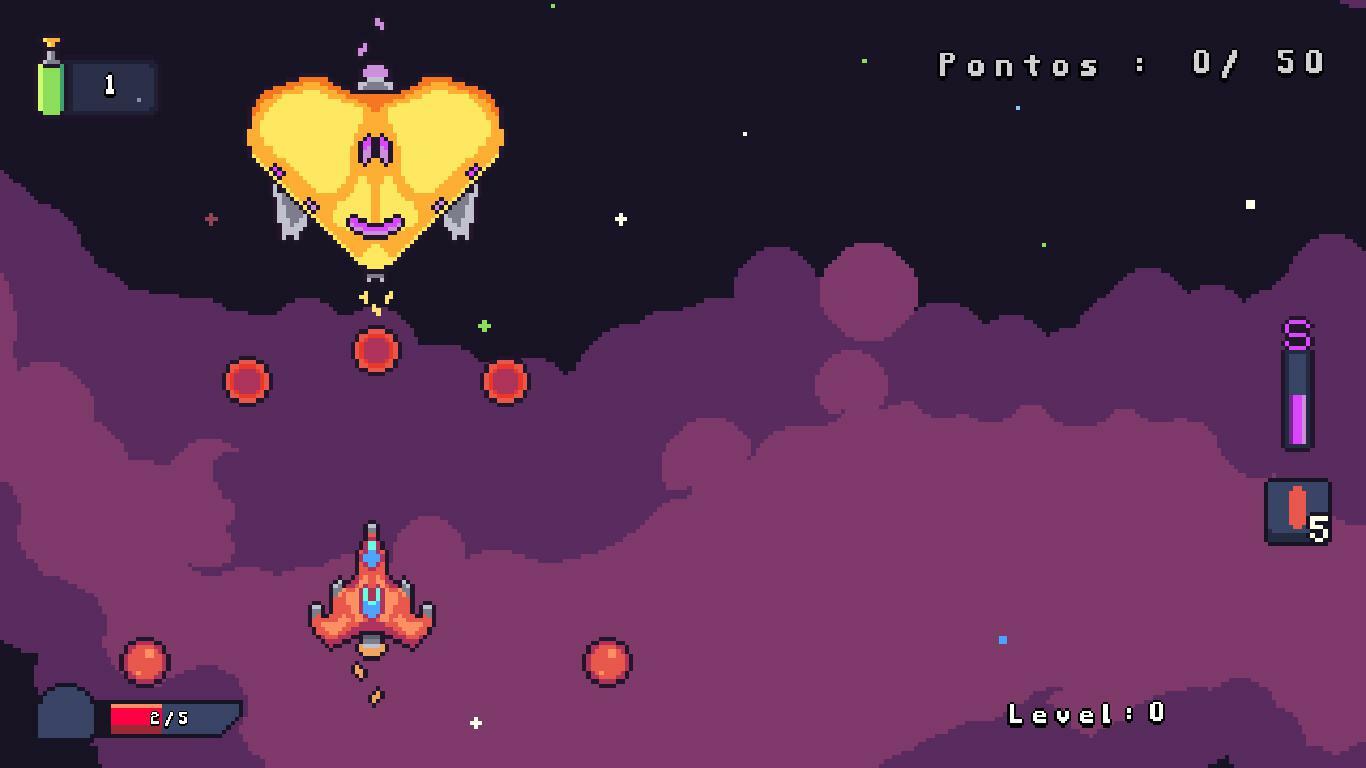Click the purple S icon above the meter

[x=1295, y=331]
